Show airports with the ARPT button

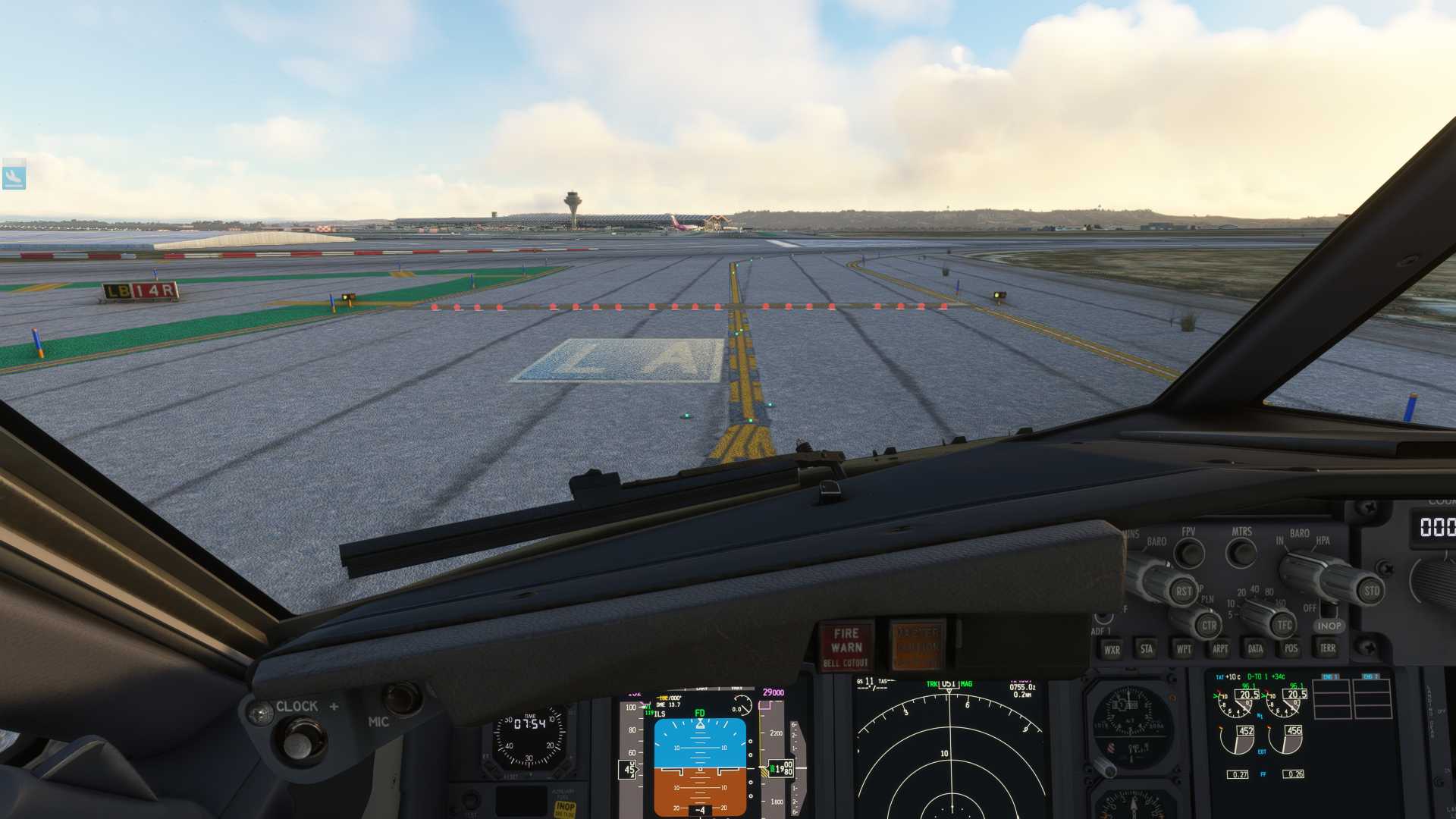pos(1220,648)
